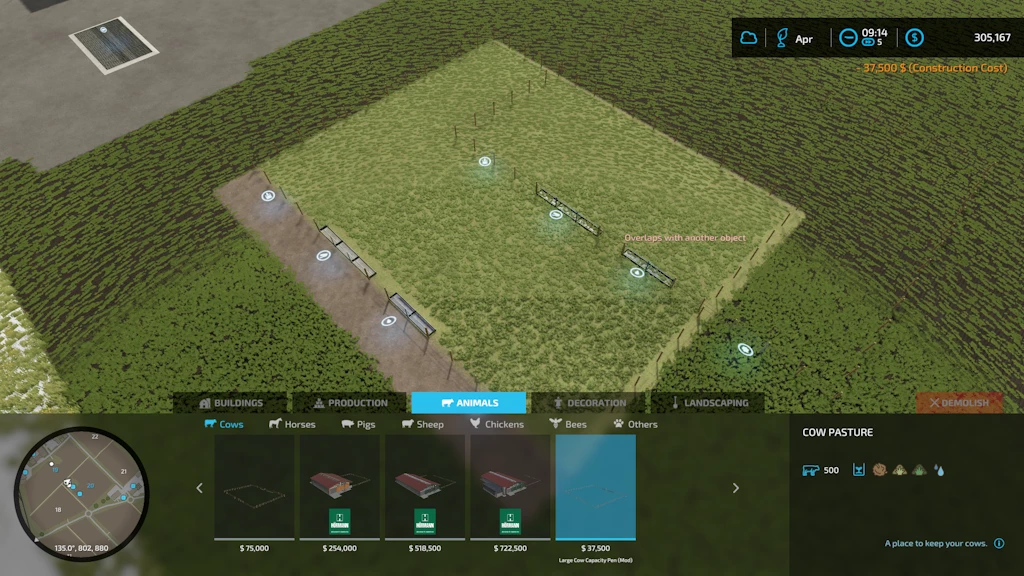The image size is (1024, 576).
Task: Switch to the Decoration tab
Action: (588, 403)
